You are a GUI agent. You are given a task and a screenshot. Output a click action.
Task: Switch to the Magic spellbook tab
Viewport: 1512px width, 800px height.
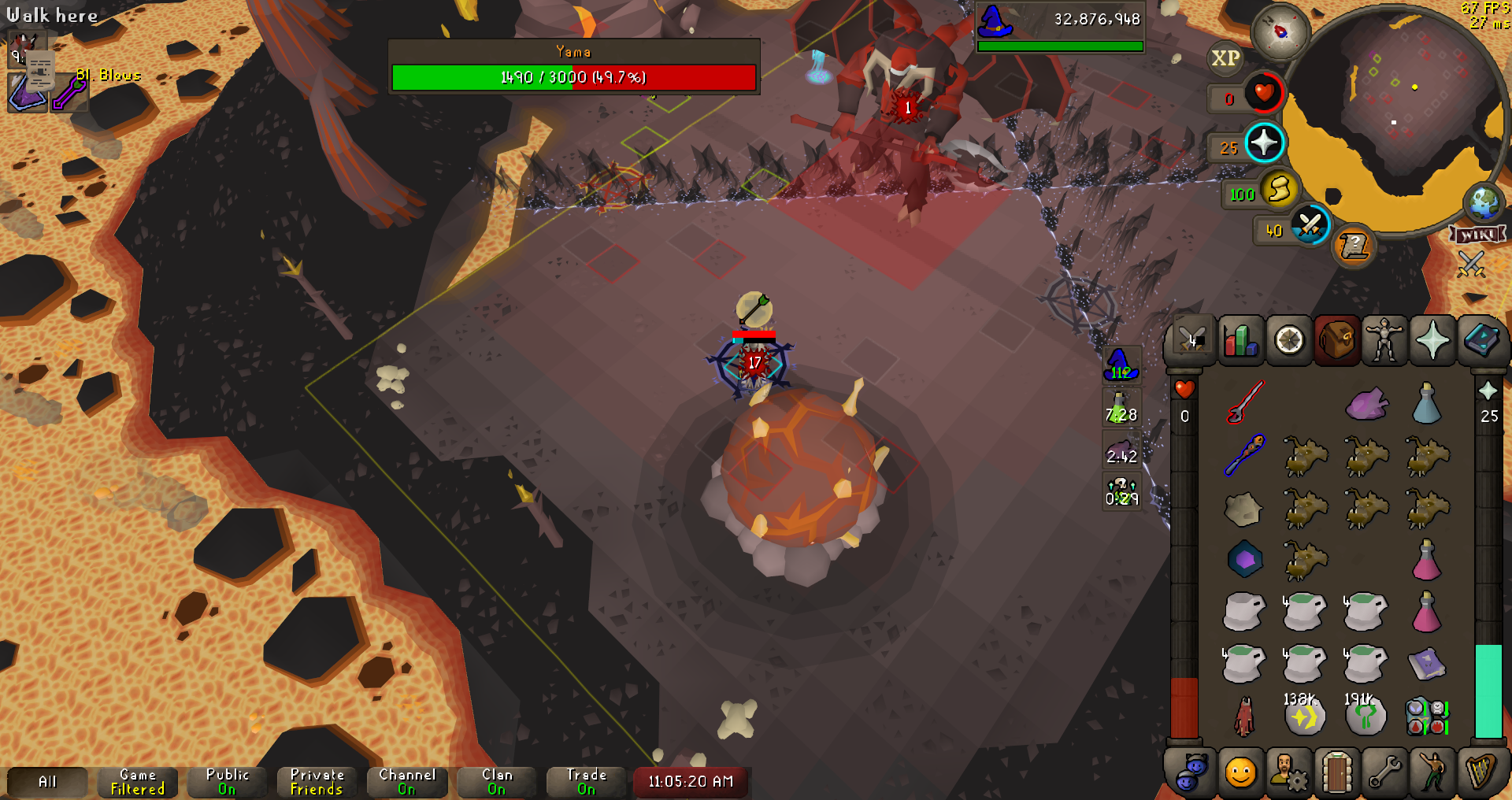pos(1480,341)
